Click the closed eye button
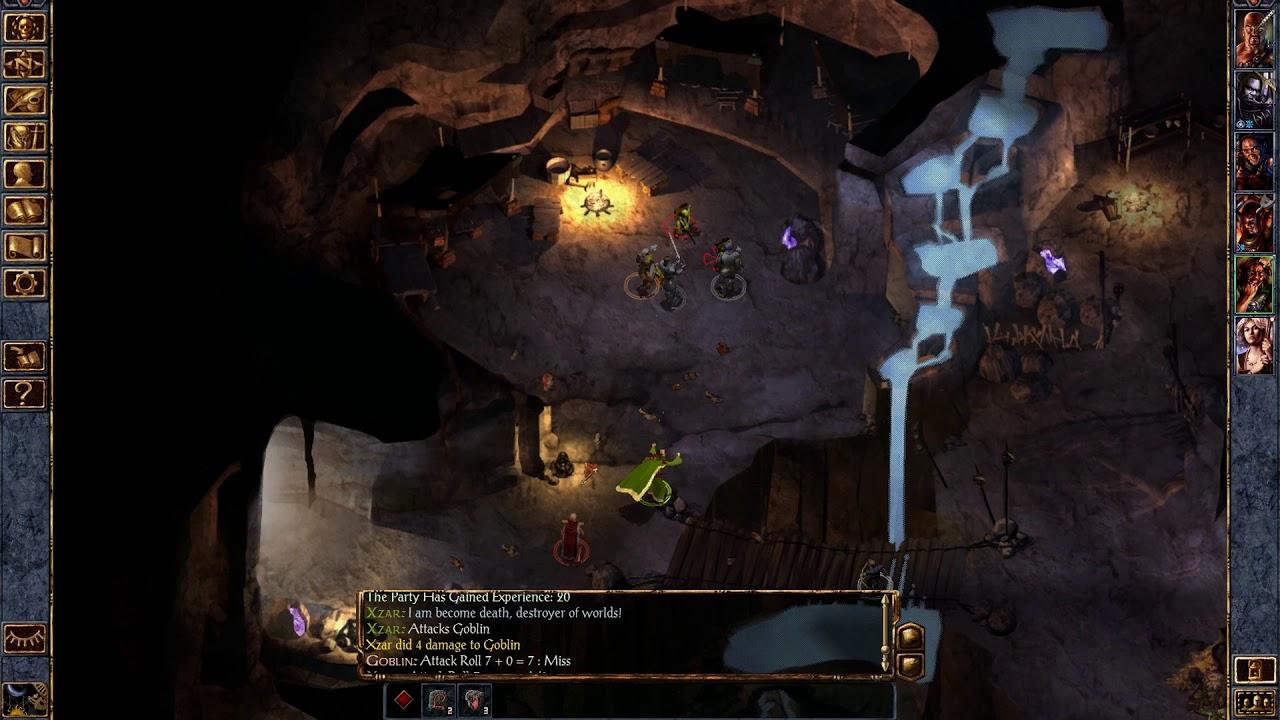Image resolution: width=1280 pixels, height=720 pixels. tap(24, 638)
